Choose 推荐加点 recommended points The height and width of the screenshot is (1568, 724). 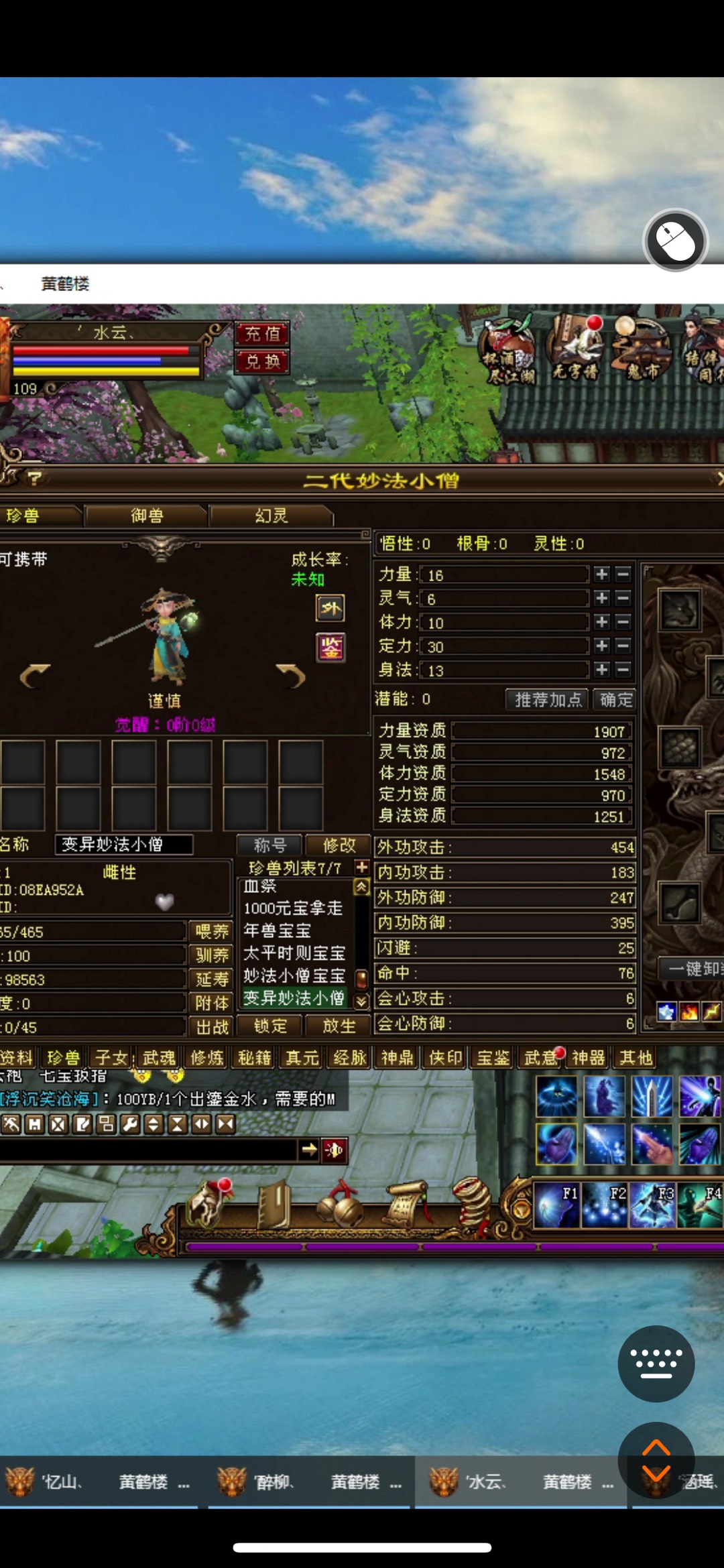click(x=547, y=700)
